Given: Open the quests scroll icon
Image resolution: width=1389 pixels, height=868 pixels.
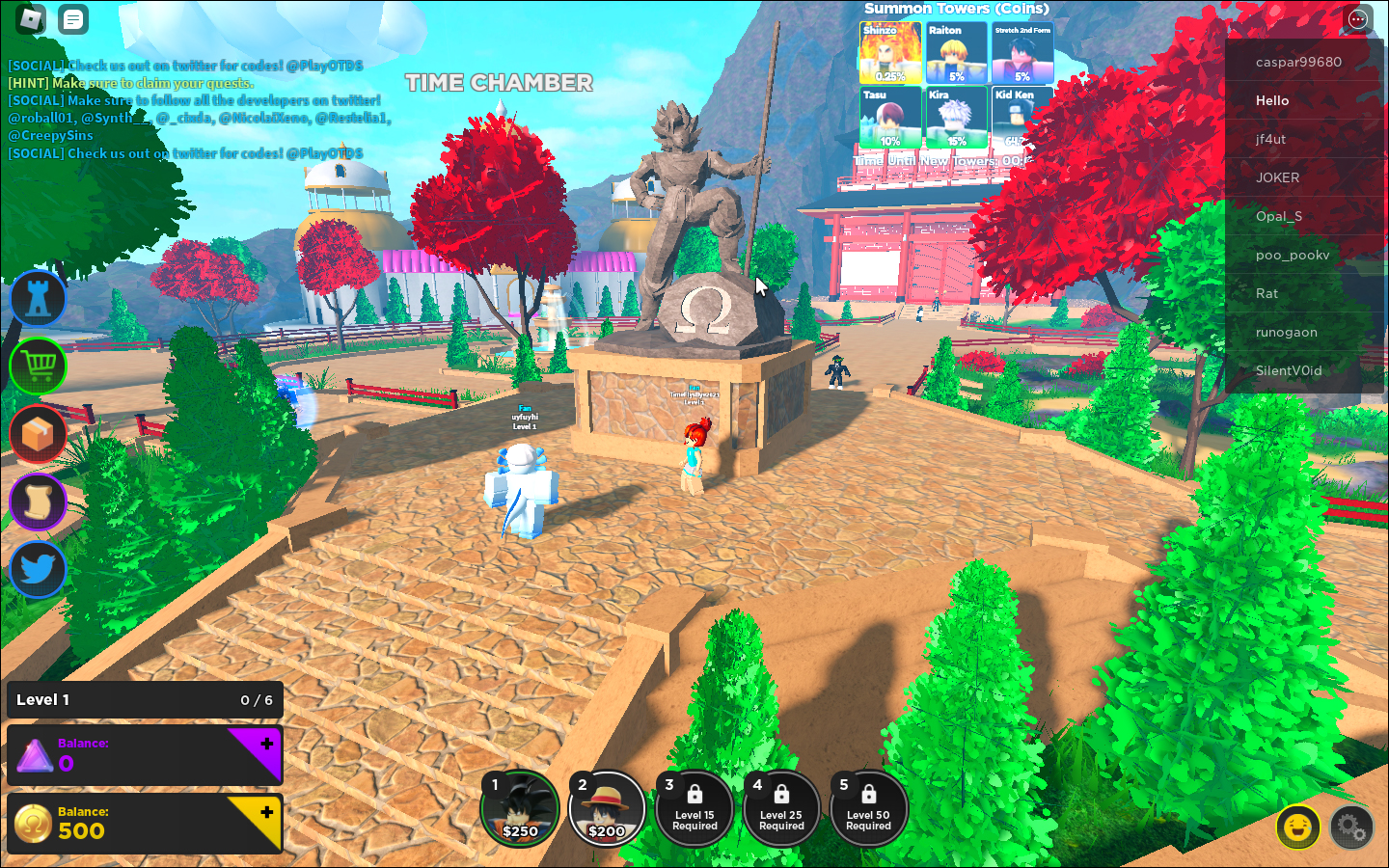Looking at the screenshot, I should click(x=37, y=502).
